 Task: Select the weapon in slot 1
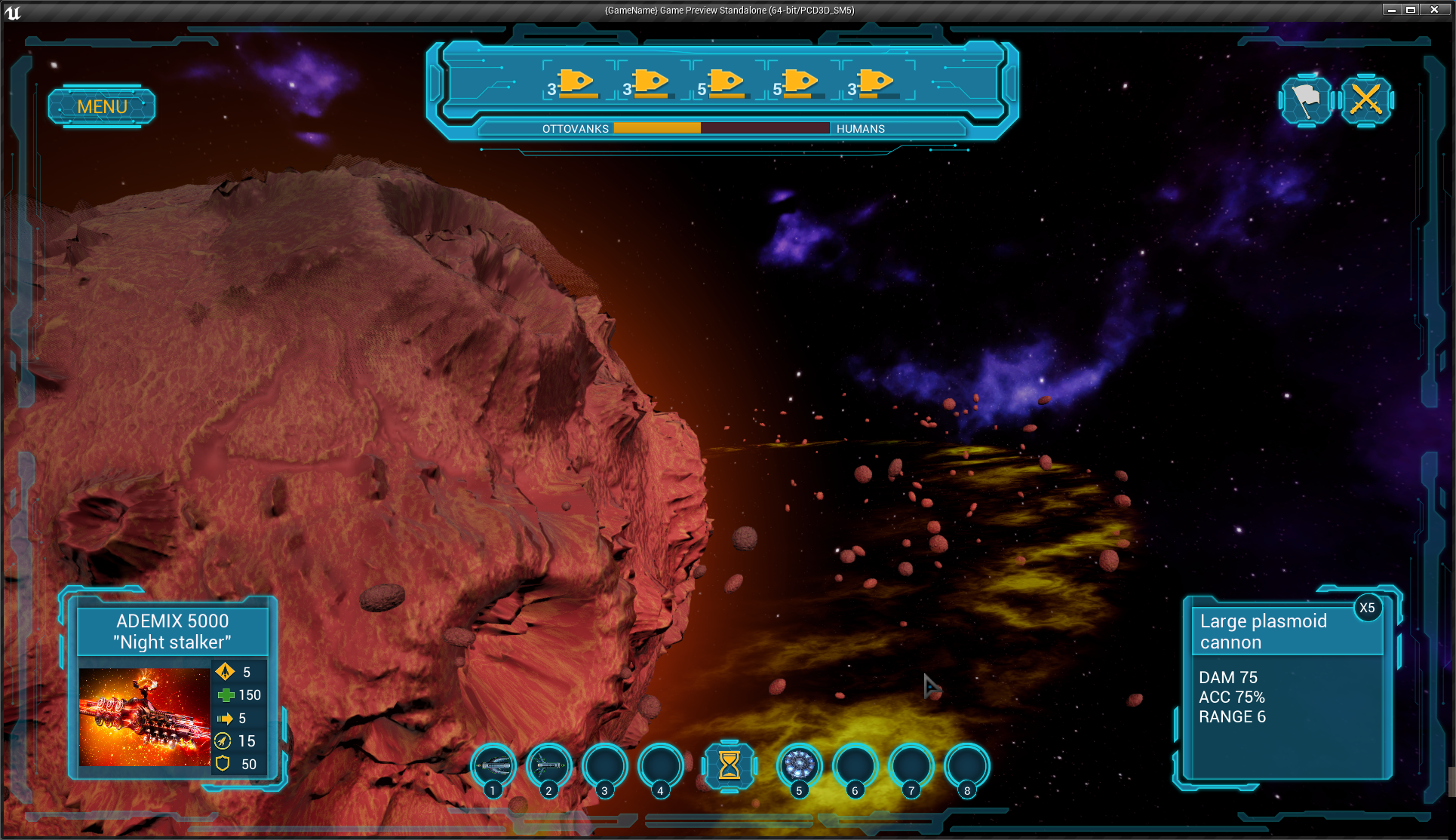tap(493, 765)
